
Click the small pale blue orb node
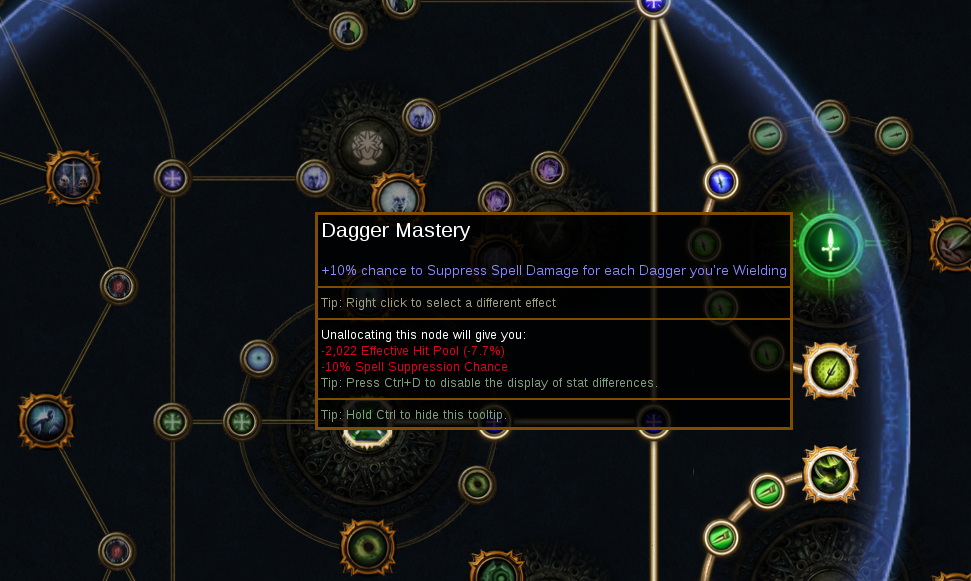(x=258, y=358)
